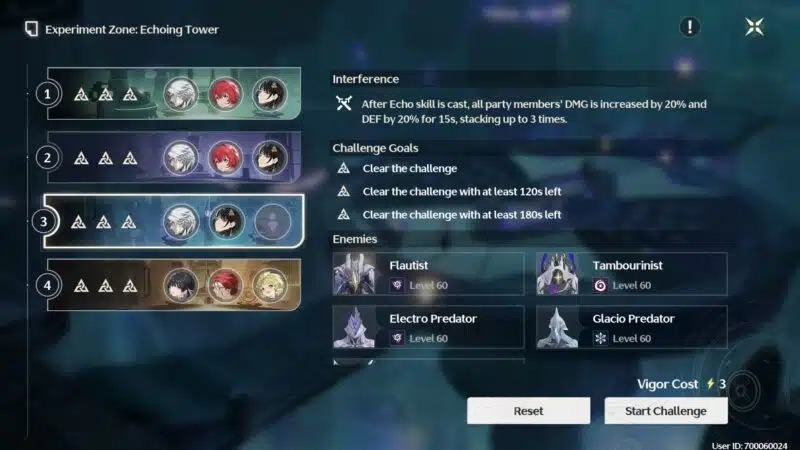Image resolution: width=800 pixels, height=450 pixels.
Task: Select the blonde character on floor 4
Action: (269, 285)
